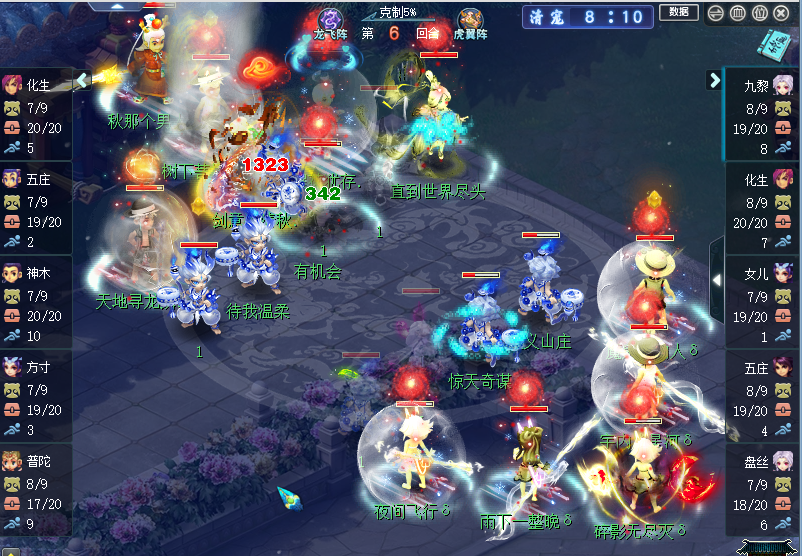Select the 龙飞阵 formation icon

coord(331,19)
